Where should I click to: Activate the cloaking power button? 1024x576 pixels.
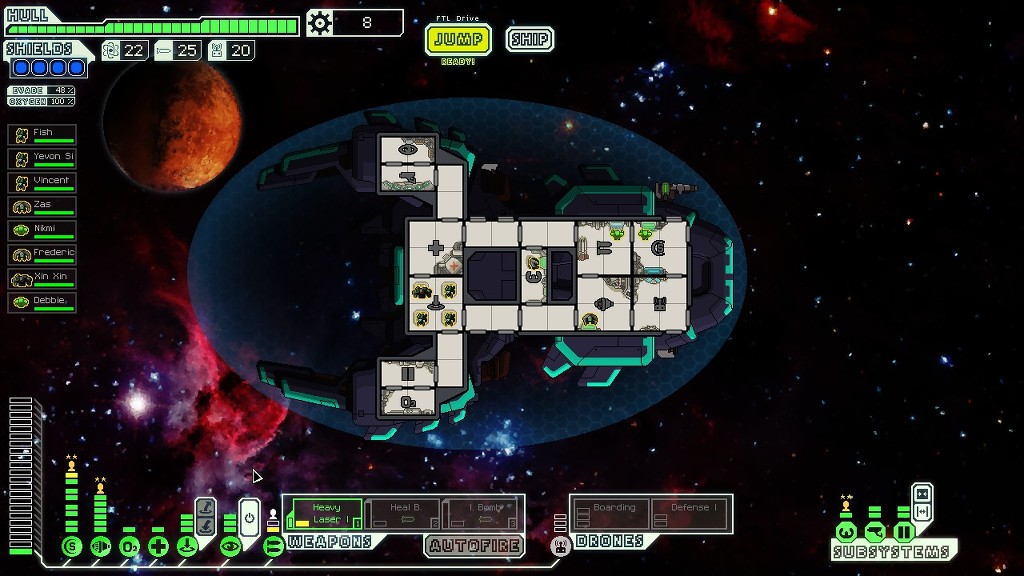[x=249, y=517]
